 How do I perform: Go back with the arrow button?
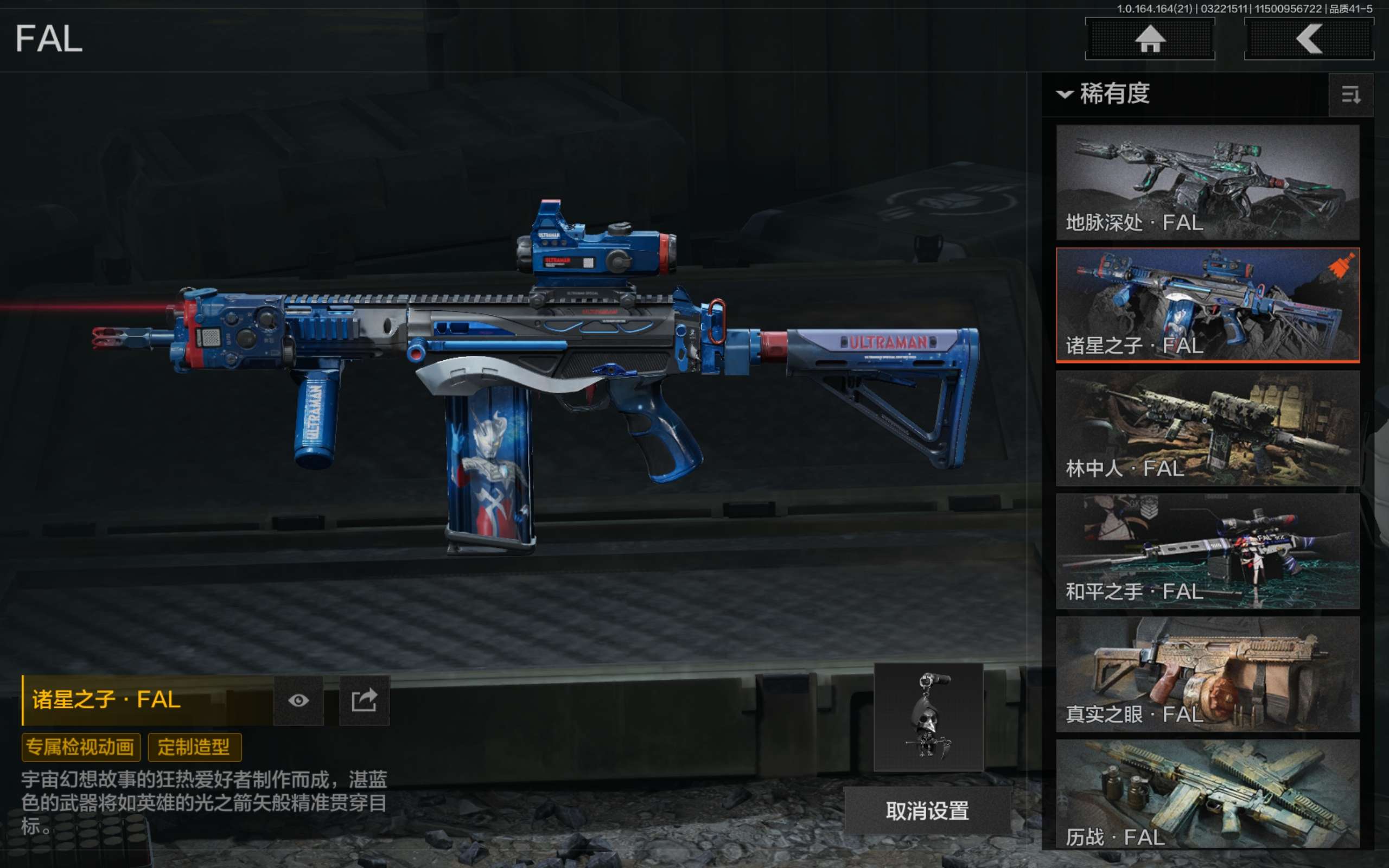[1309, 39]
